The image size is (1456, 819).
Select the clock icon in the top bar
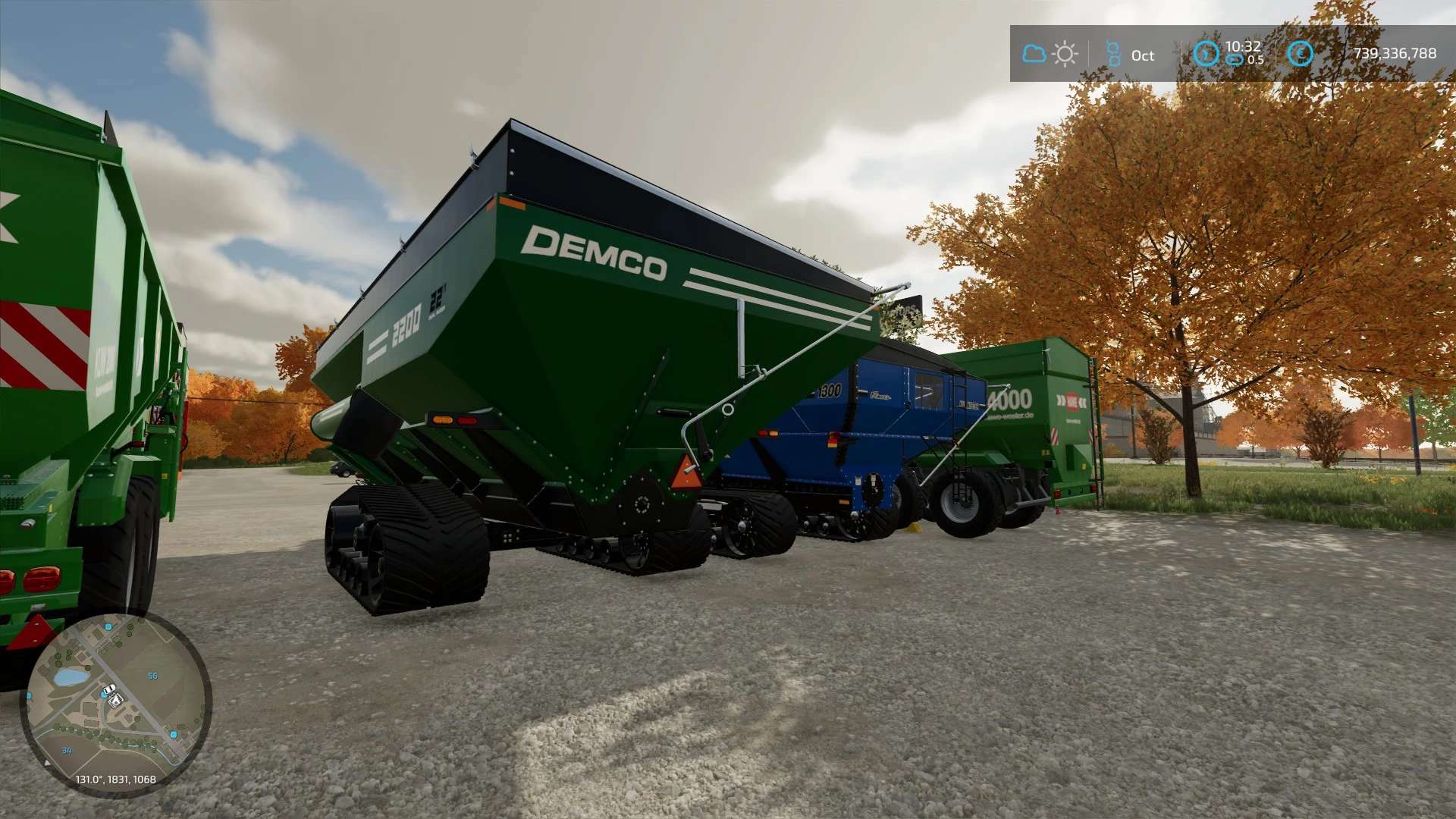(1206, 54)
